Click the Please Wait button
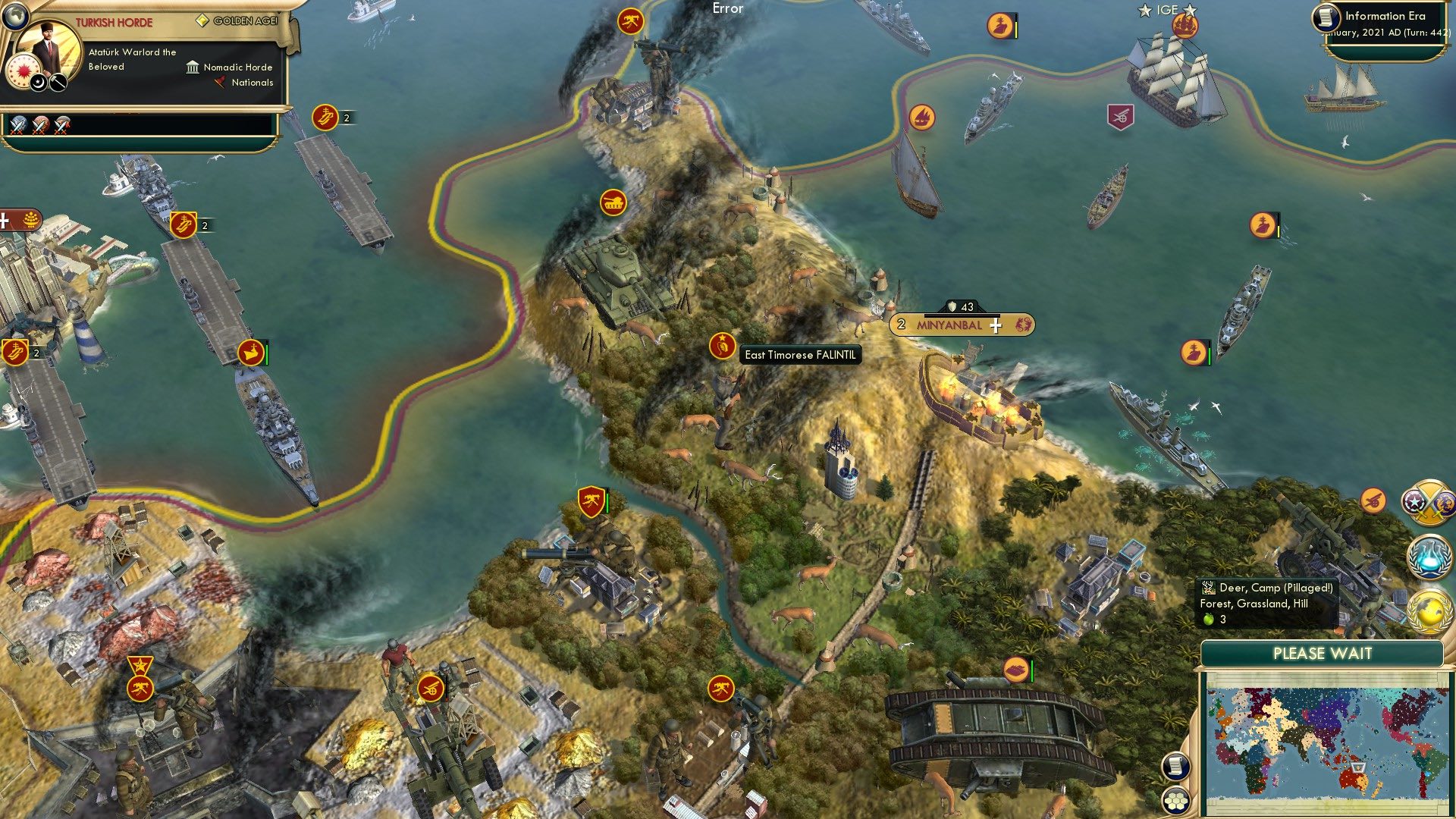1456x819 pixels. pos(1323,653)
